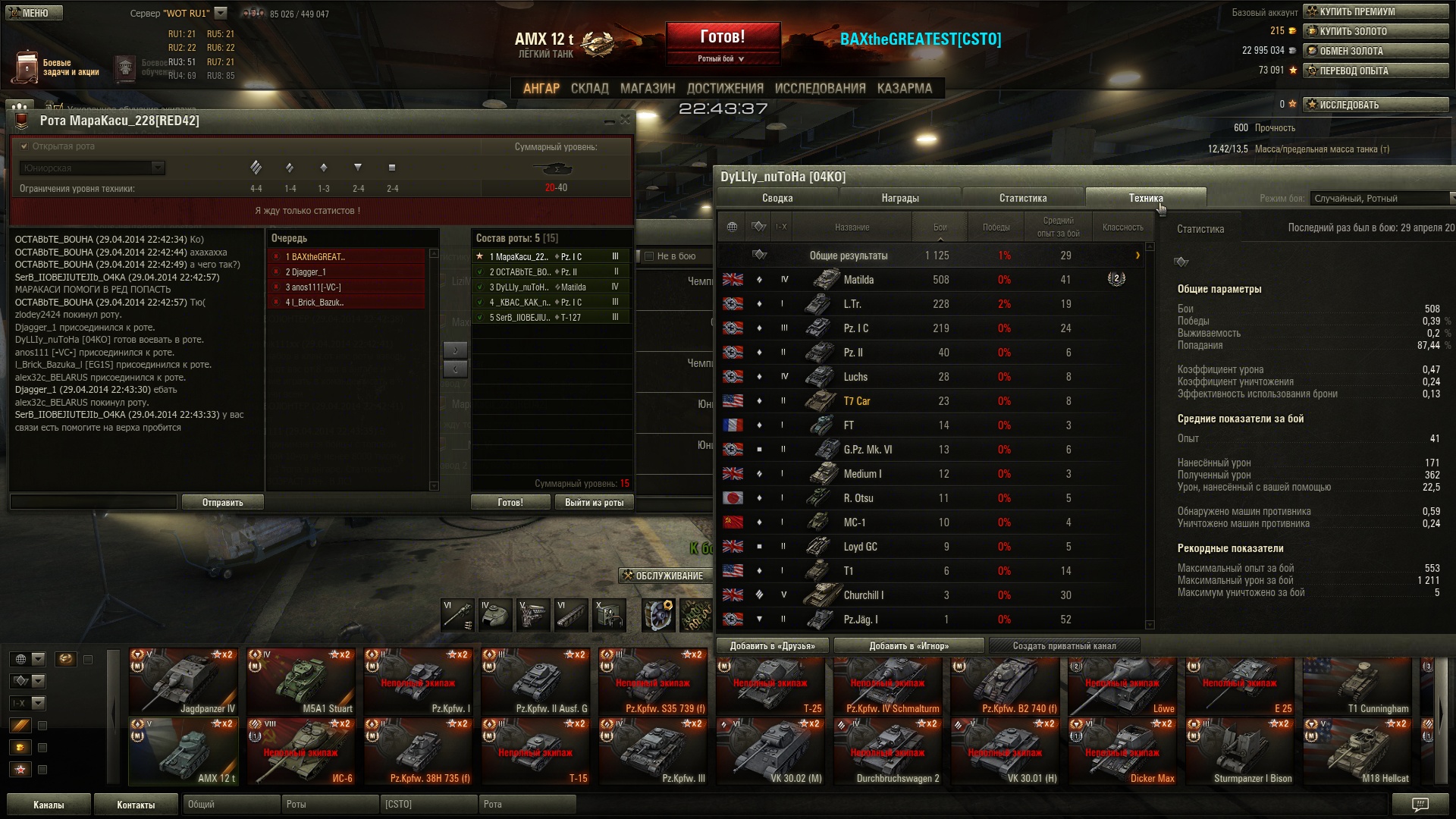Toggle the Не в бою checkbox
1456x819 pixels.
[649, 256]
